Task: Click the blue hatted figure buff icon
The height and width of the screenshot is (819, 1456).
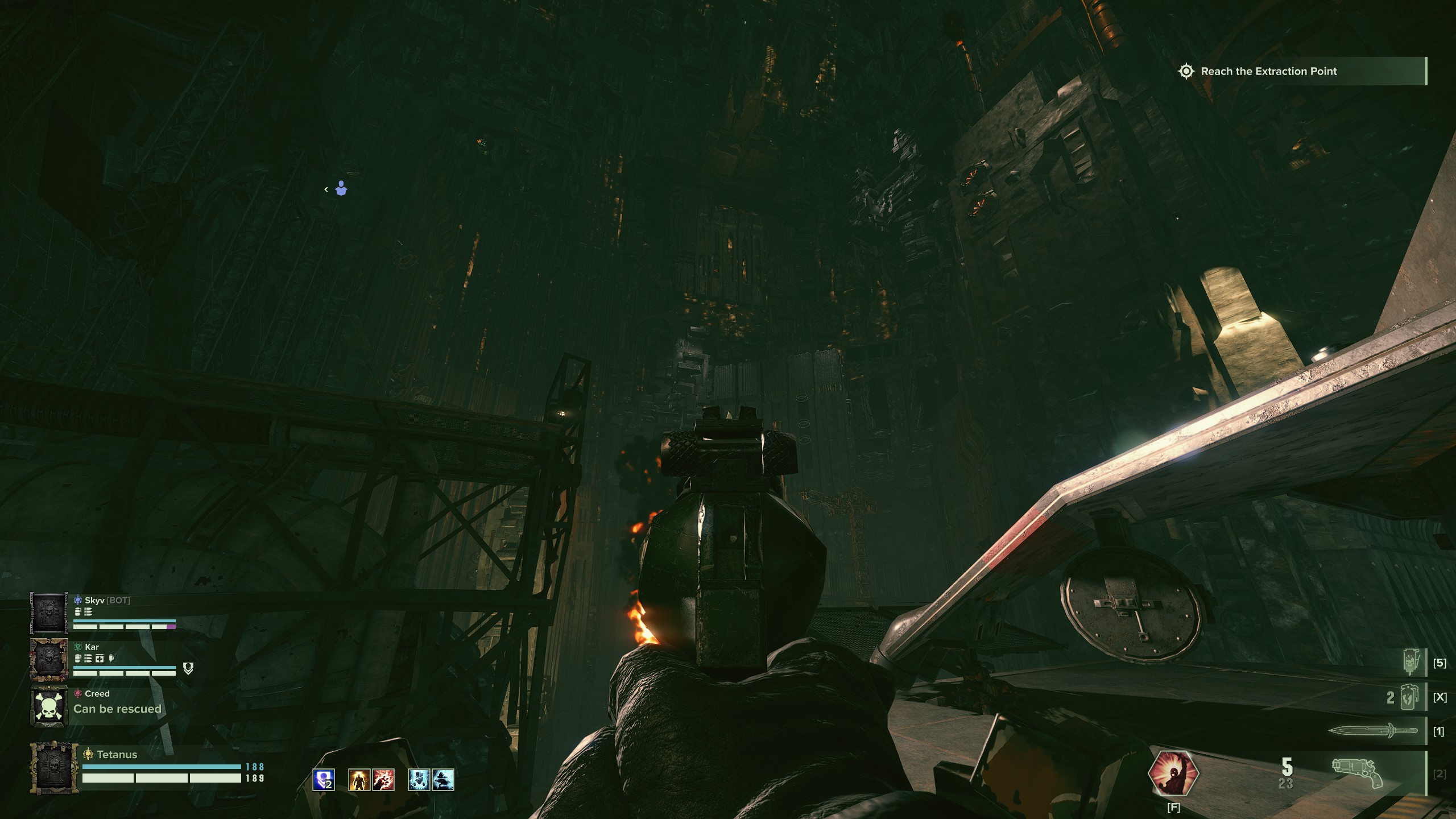Action: 443,780
